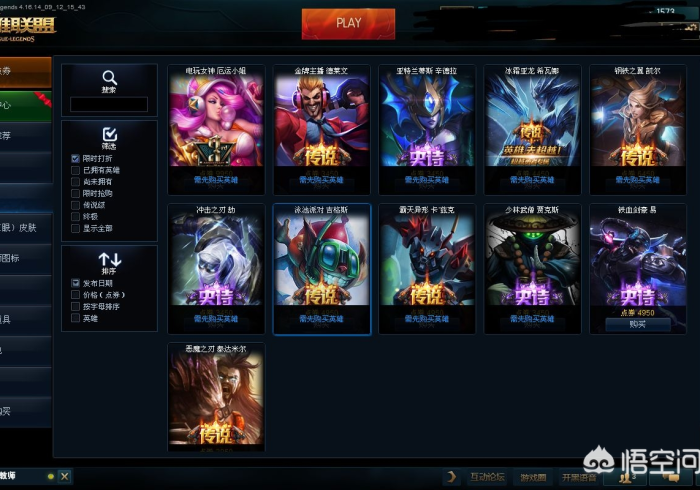Enable the 显示全部 filter checkbox
700x490 pixels.
point(76,228)
